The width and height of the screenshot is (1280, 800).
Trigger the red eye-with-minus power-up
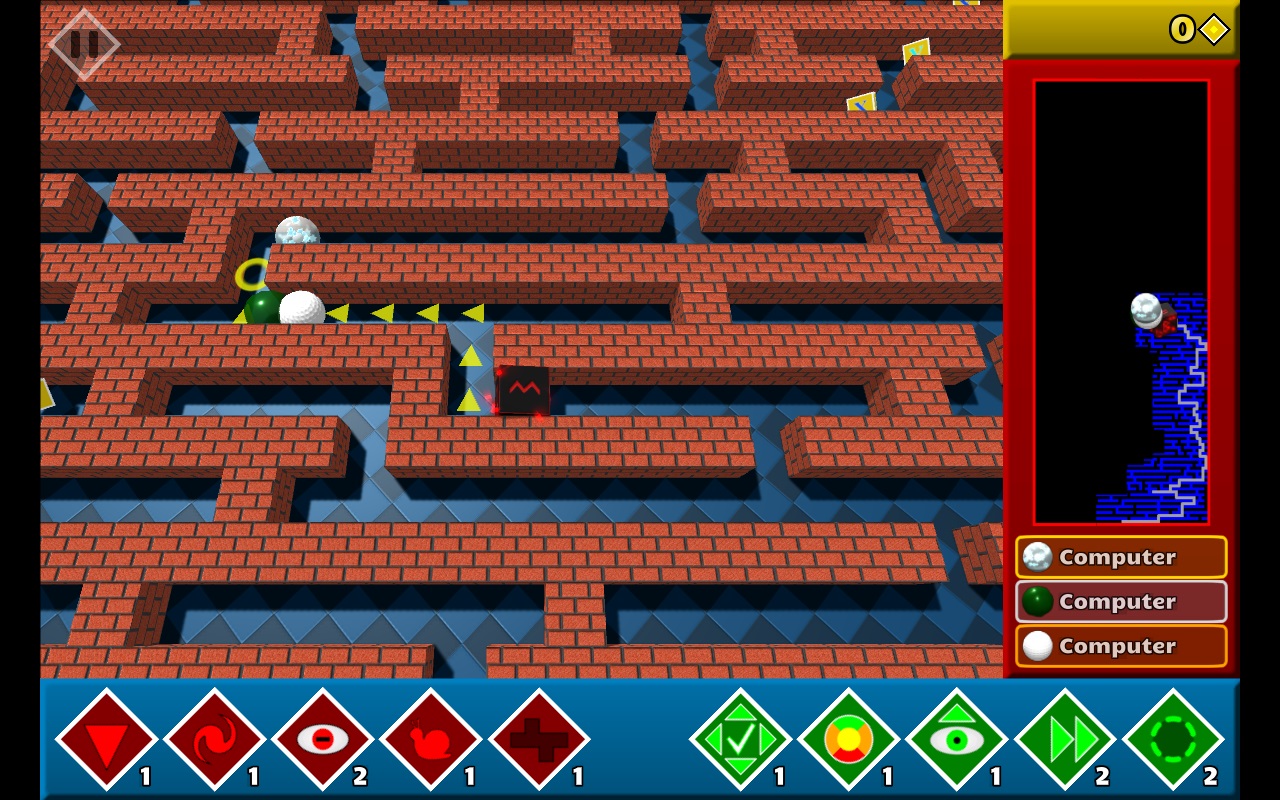click(322, 739)
